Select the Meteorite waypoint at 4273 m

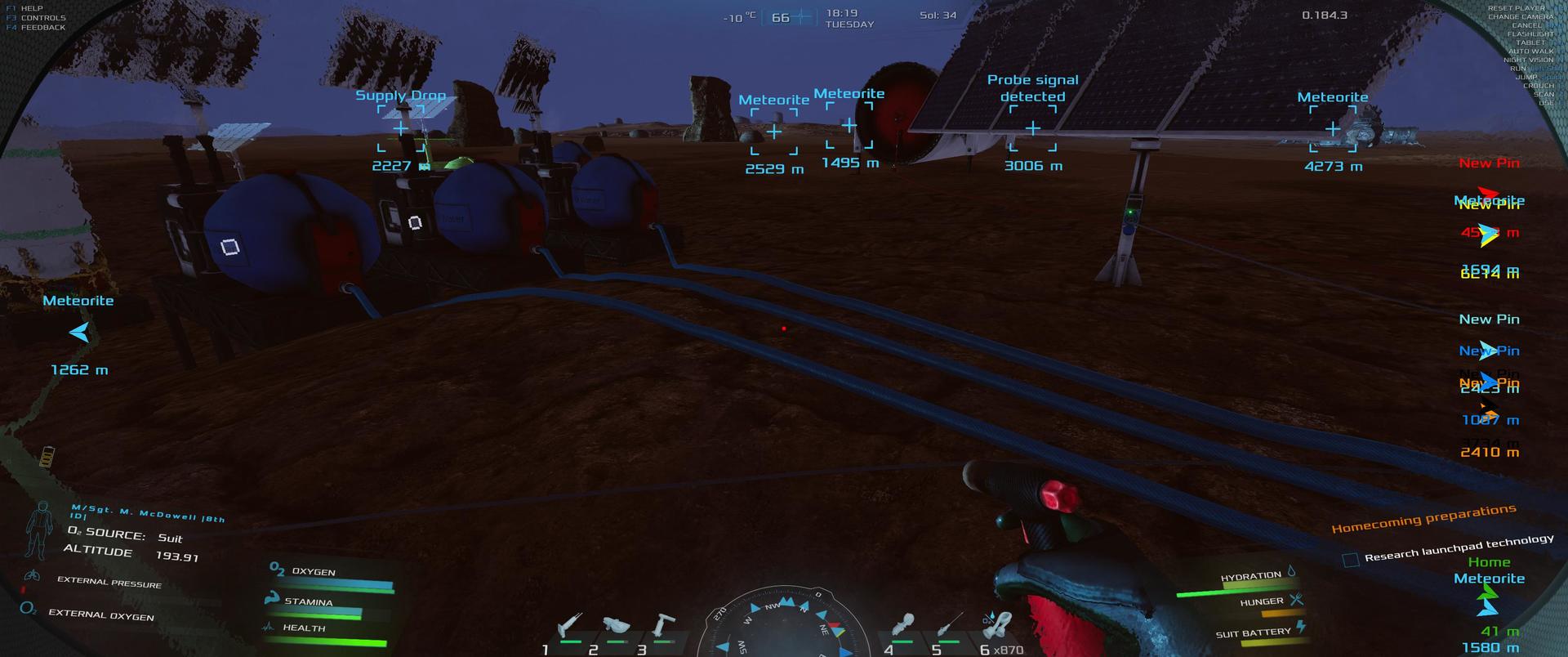(x=1333, y=129)
